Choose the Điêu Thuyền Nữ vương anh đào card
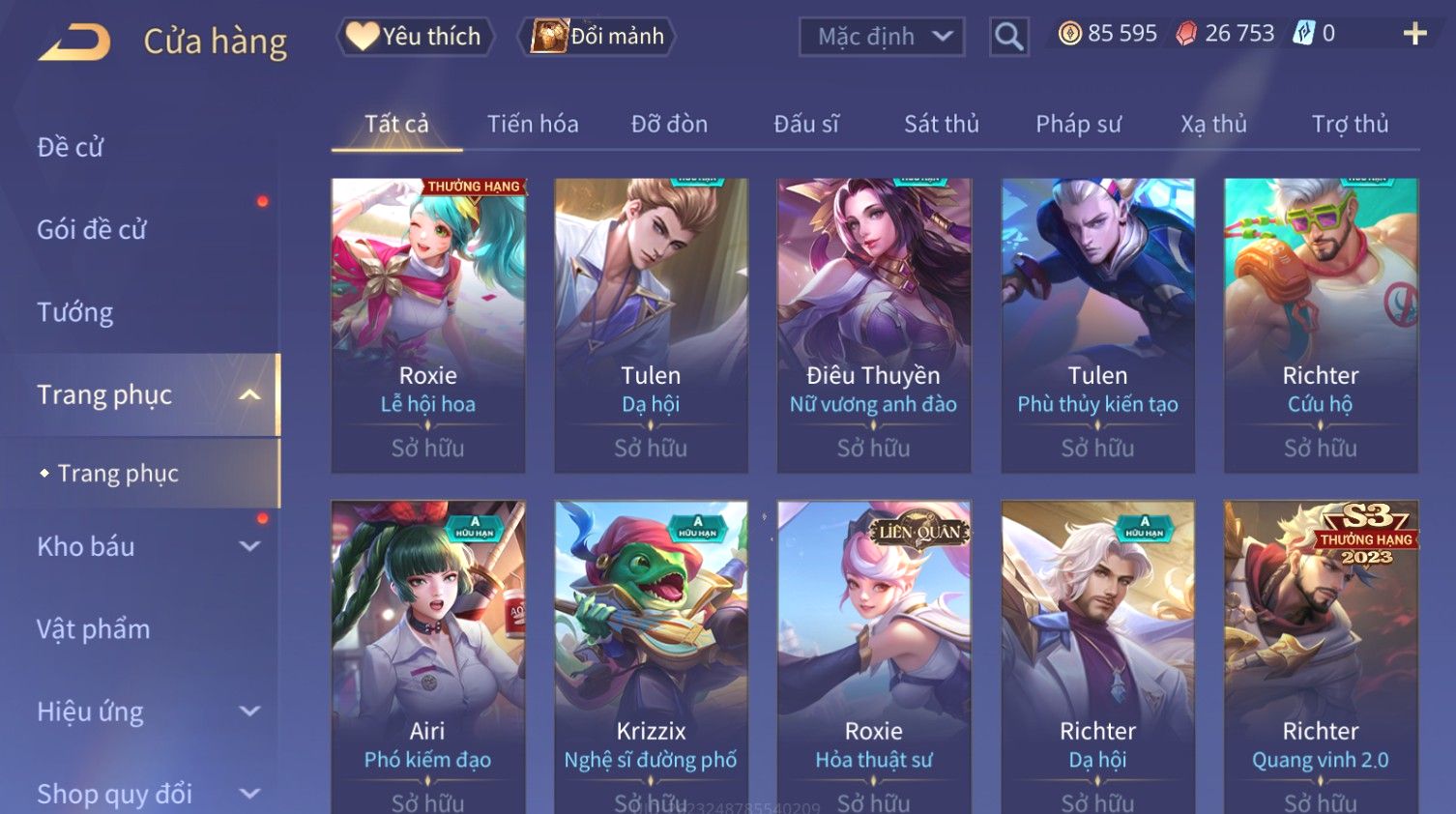 coord(873,325)
